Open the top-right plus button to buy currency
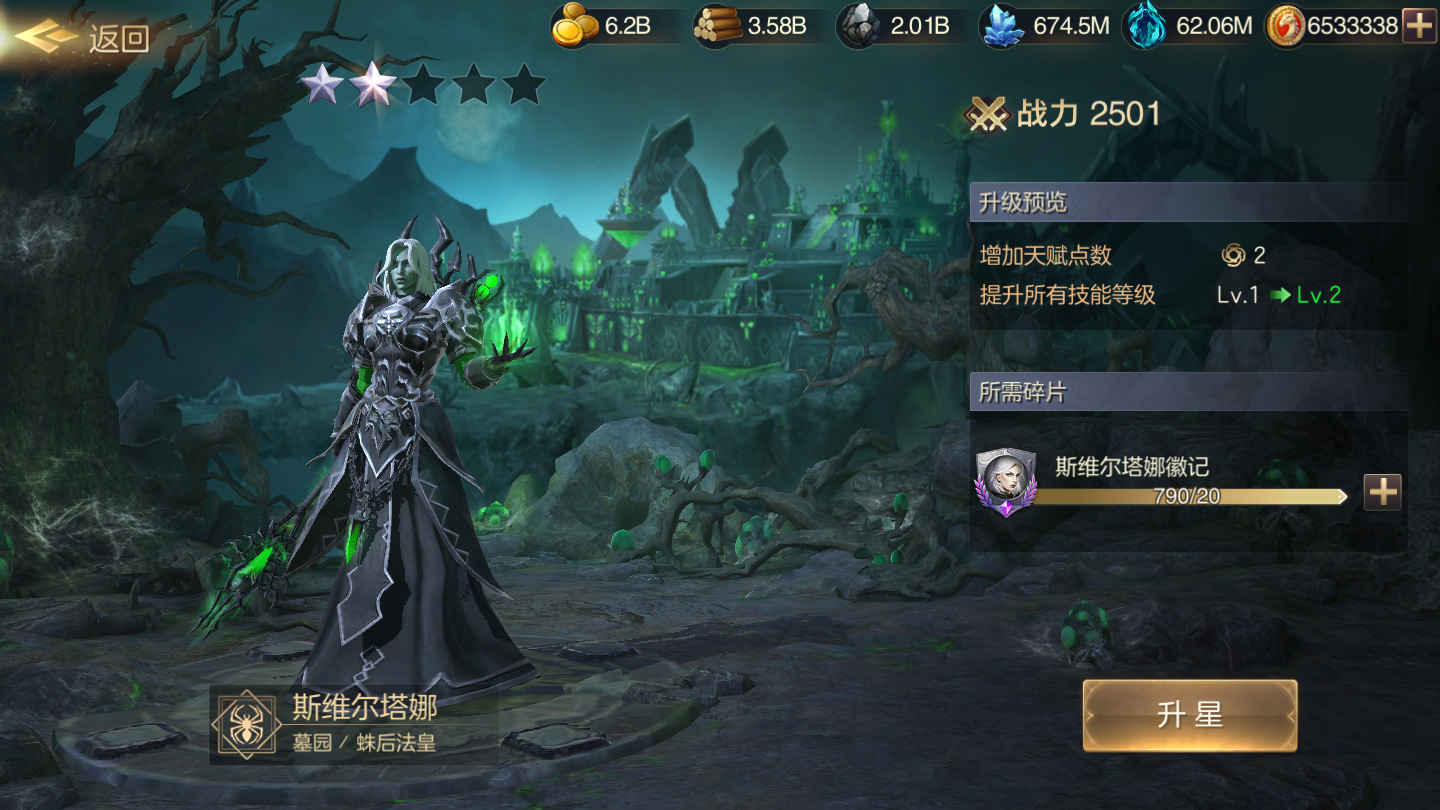 pos(1419,26)
